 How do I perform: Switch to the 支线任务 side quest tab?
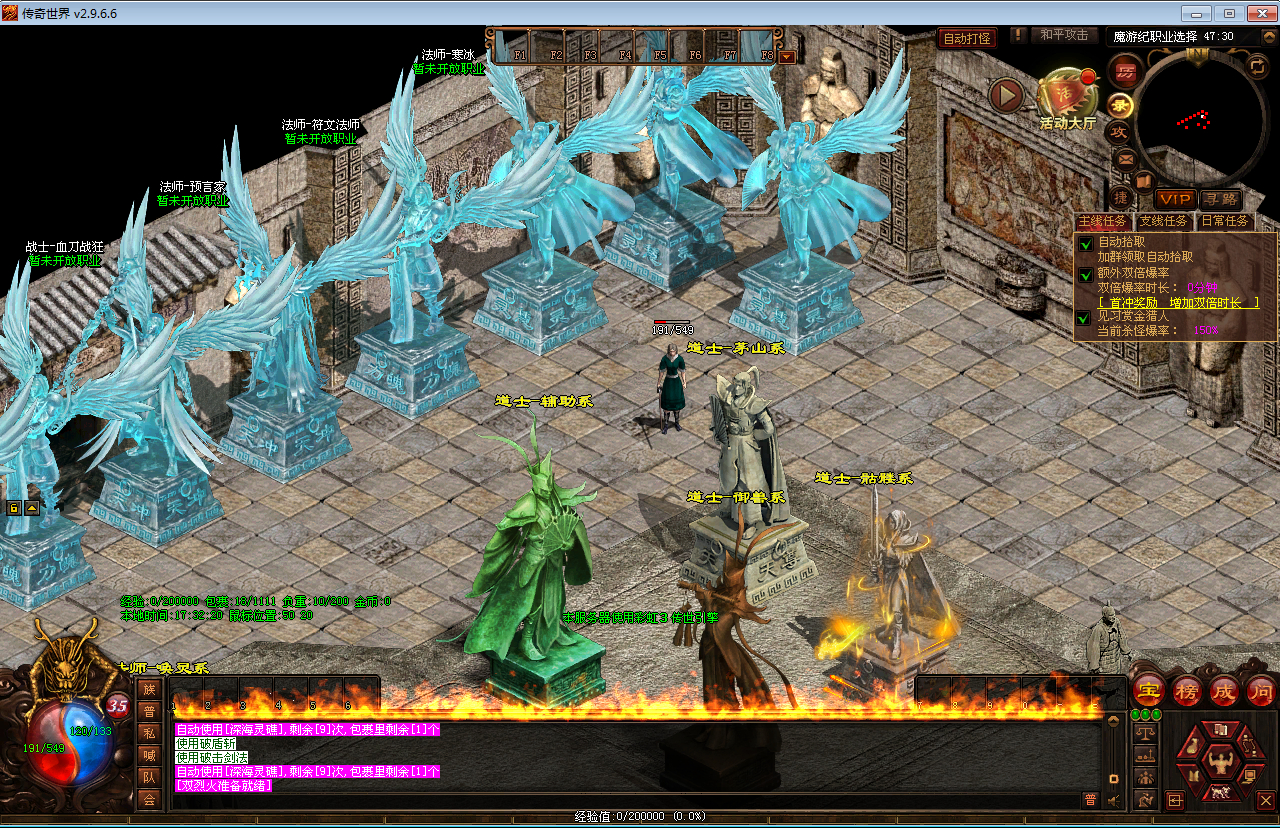tap(1164, 221)
